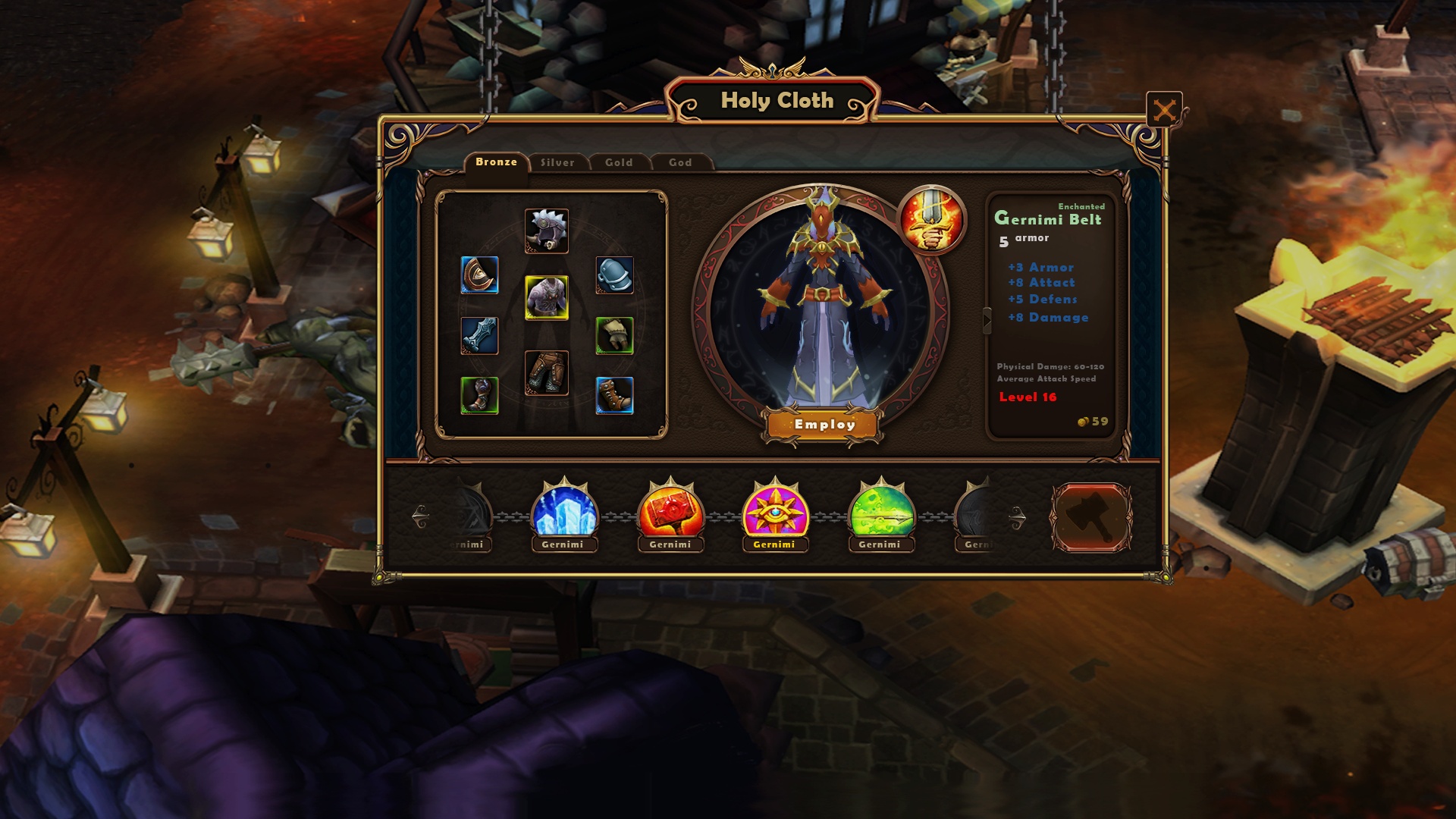Select the spiked helmet equipment slot
This screenshot has width=1456, height=819.
(546, 231)
